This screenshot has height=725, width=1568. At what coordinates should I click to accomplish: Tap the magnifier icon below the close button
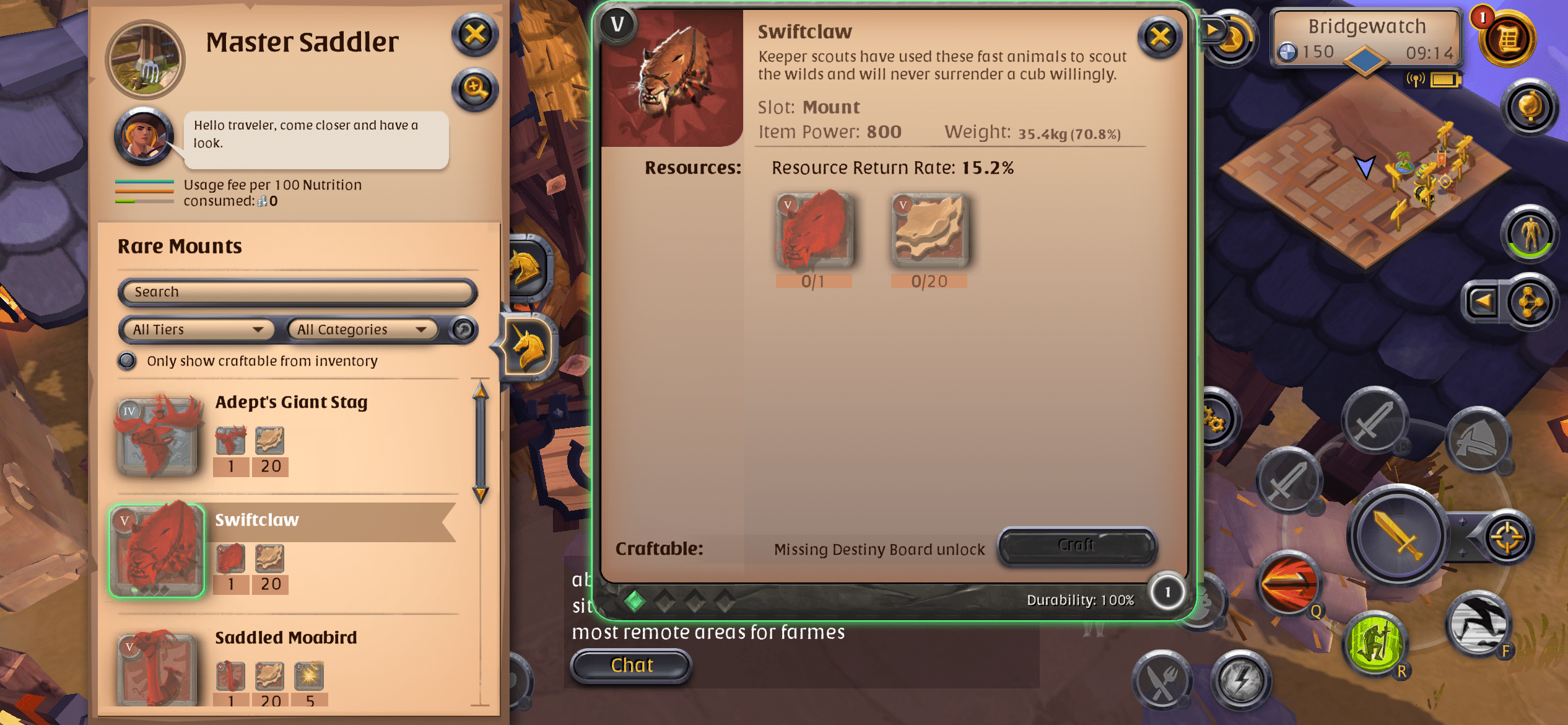pyautogui.click(x=474, y=89)
